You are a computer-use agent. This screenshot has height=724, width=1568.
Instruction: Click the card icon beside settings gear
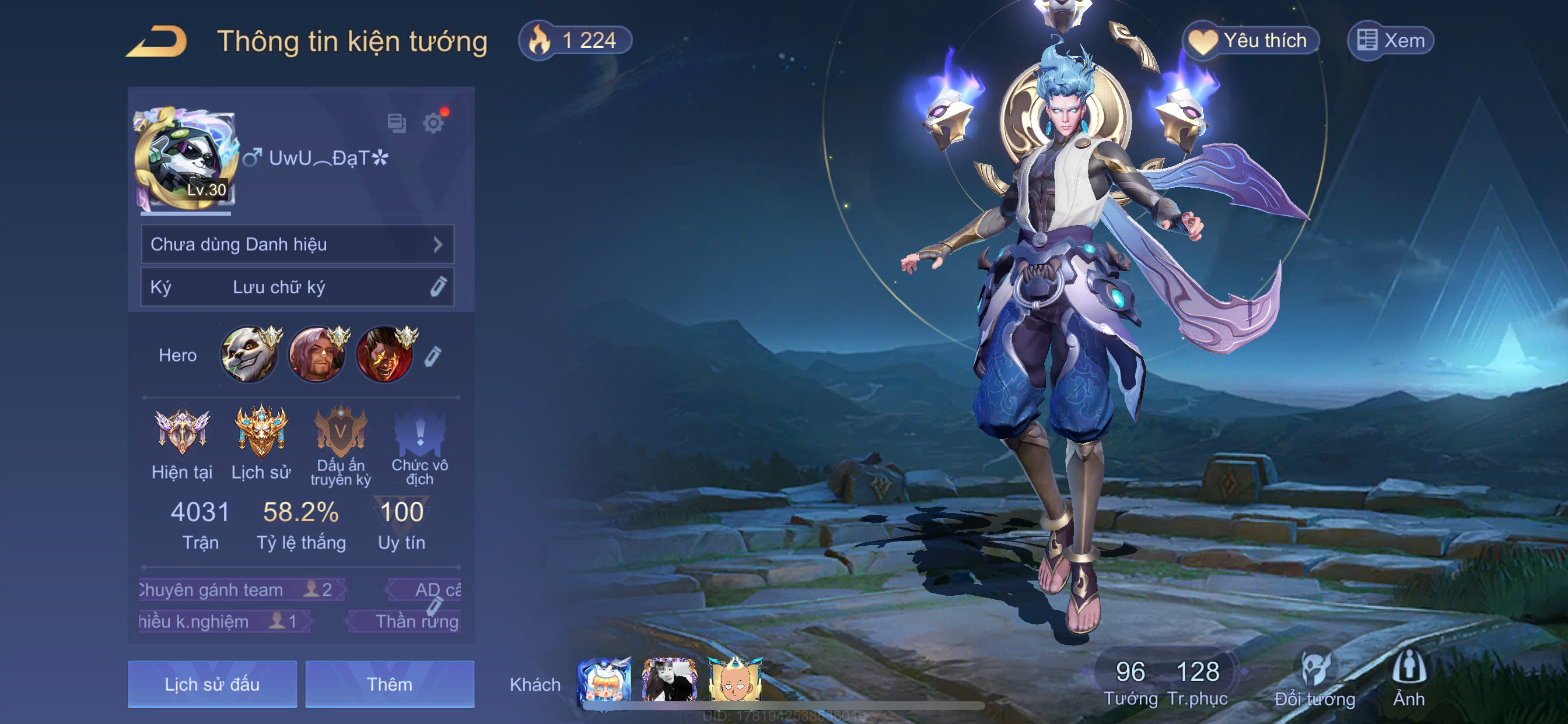point(397,123)
